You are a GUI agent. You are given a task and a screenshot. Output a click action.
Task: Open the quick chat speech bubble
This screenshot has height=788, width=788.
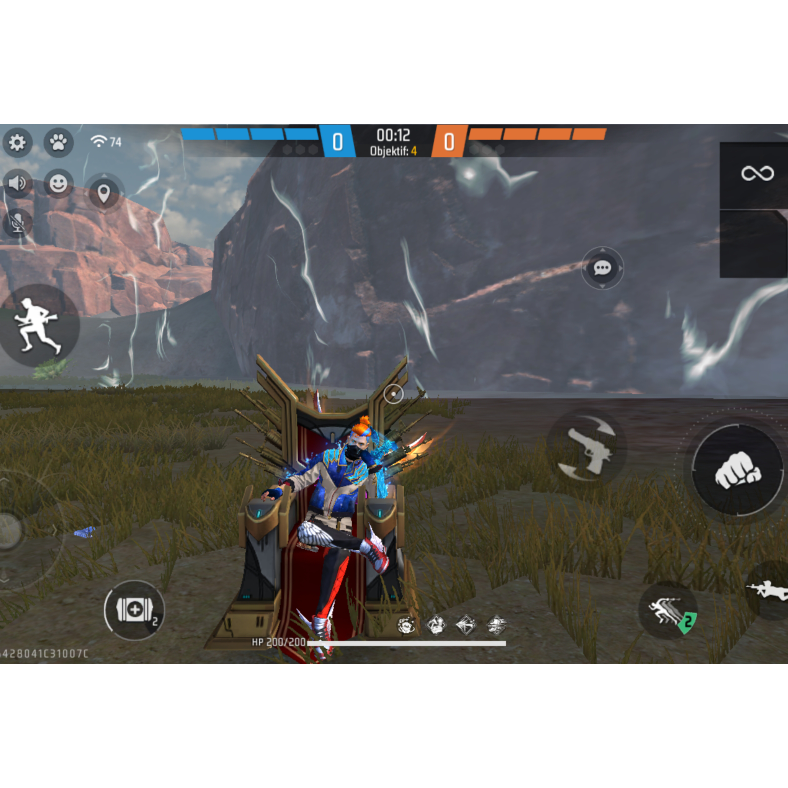pos(602,268)
